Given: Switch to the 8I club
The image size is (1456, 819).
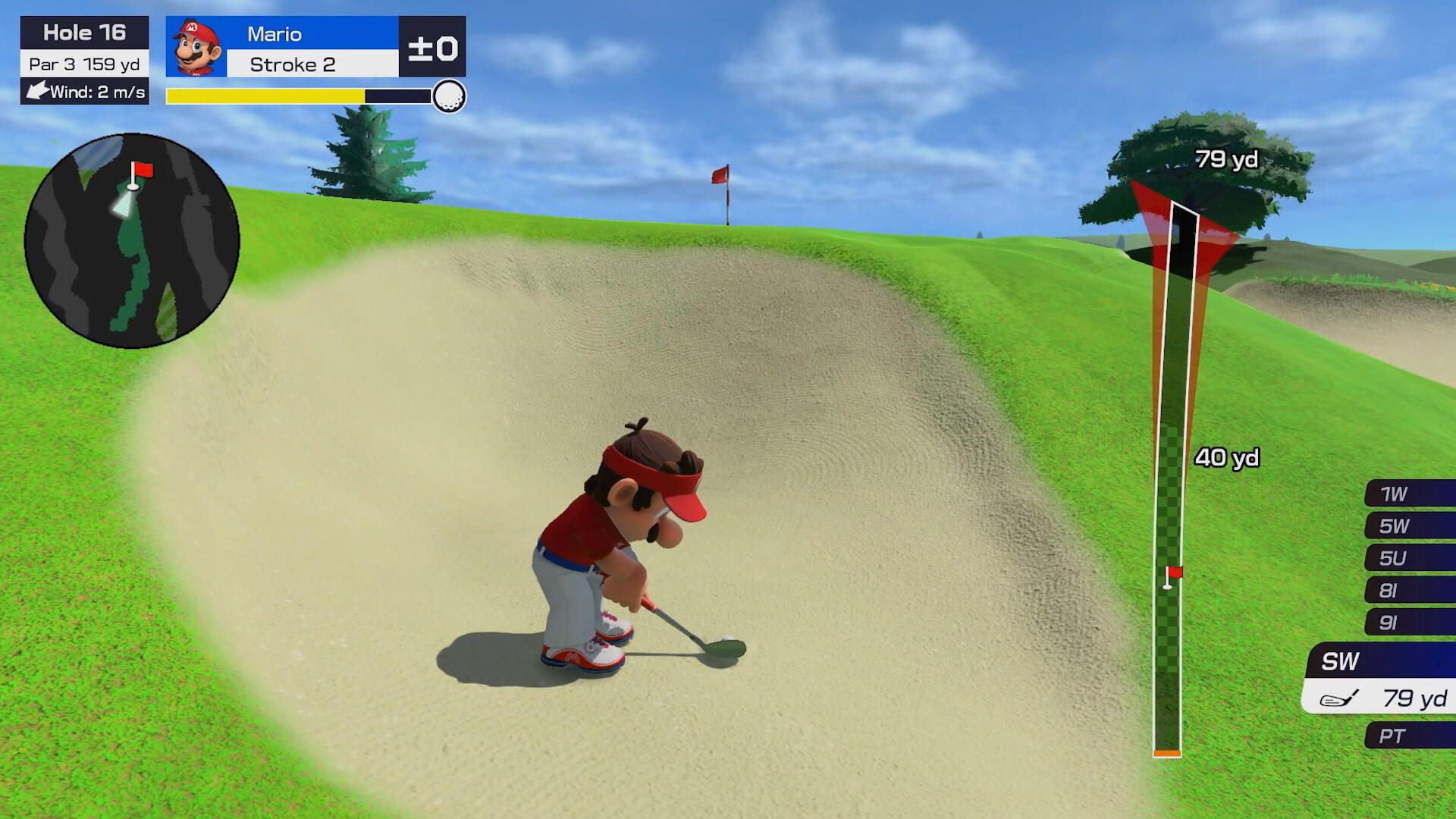Looking at the screenshot, I should [x=1409, y=590].
